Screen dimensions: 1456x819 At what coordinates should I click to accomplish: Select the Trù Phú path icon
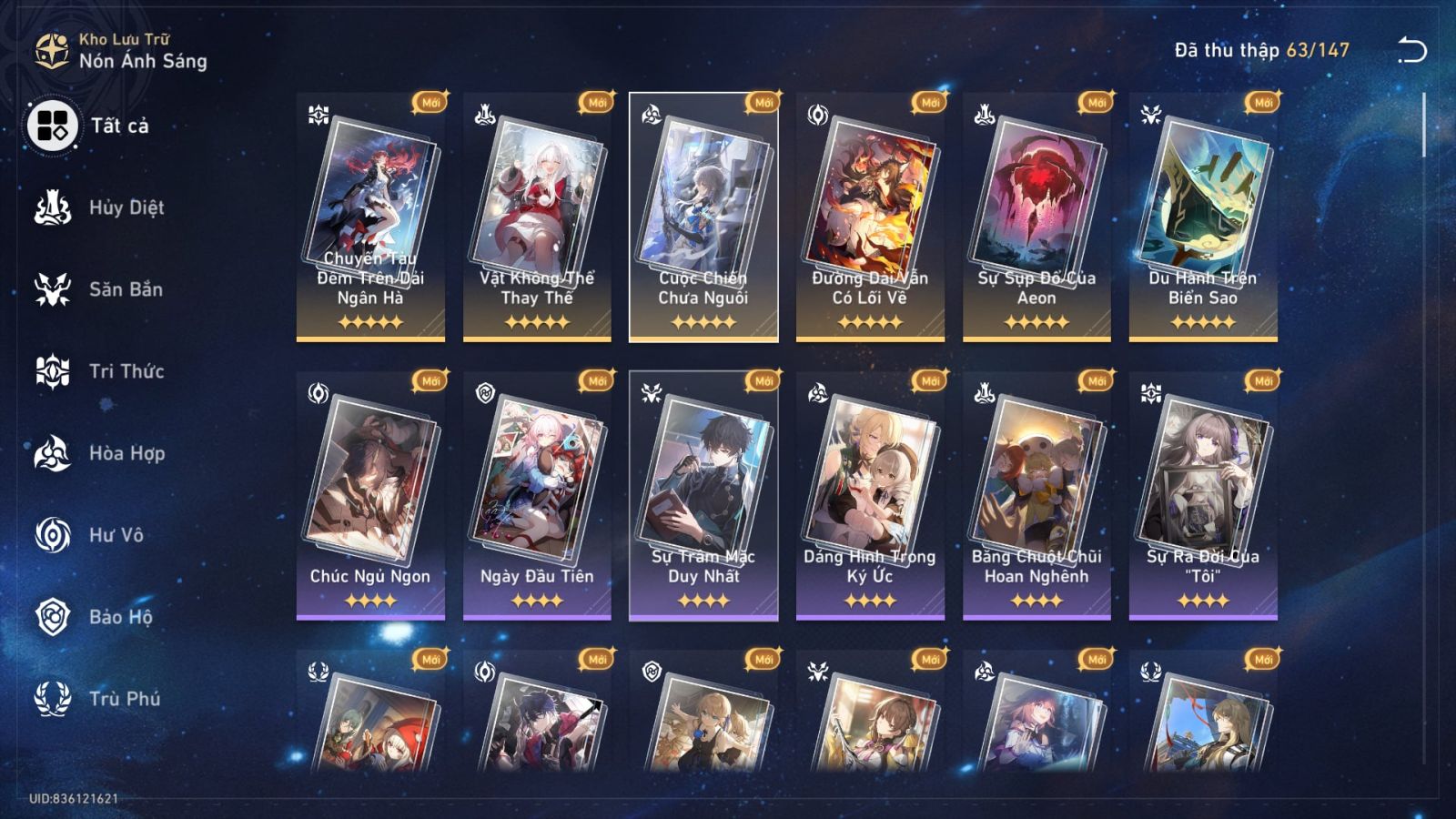(x=52, y=699)
